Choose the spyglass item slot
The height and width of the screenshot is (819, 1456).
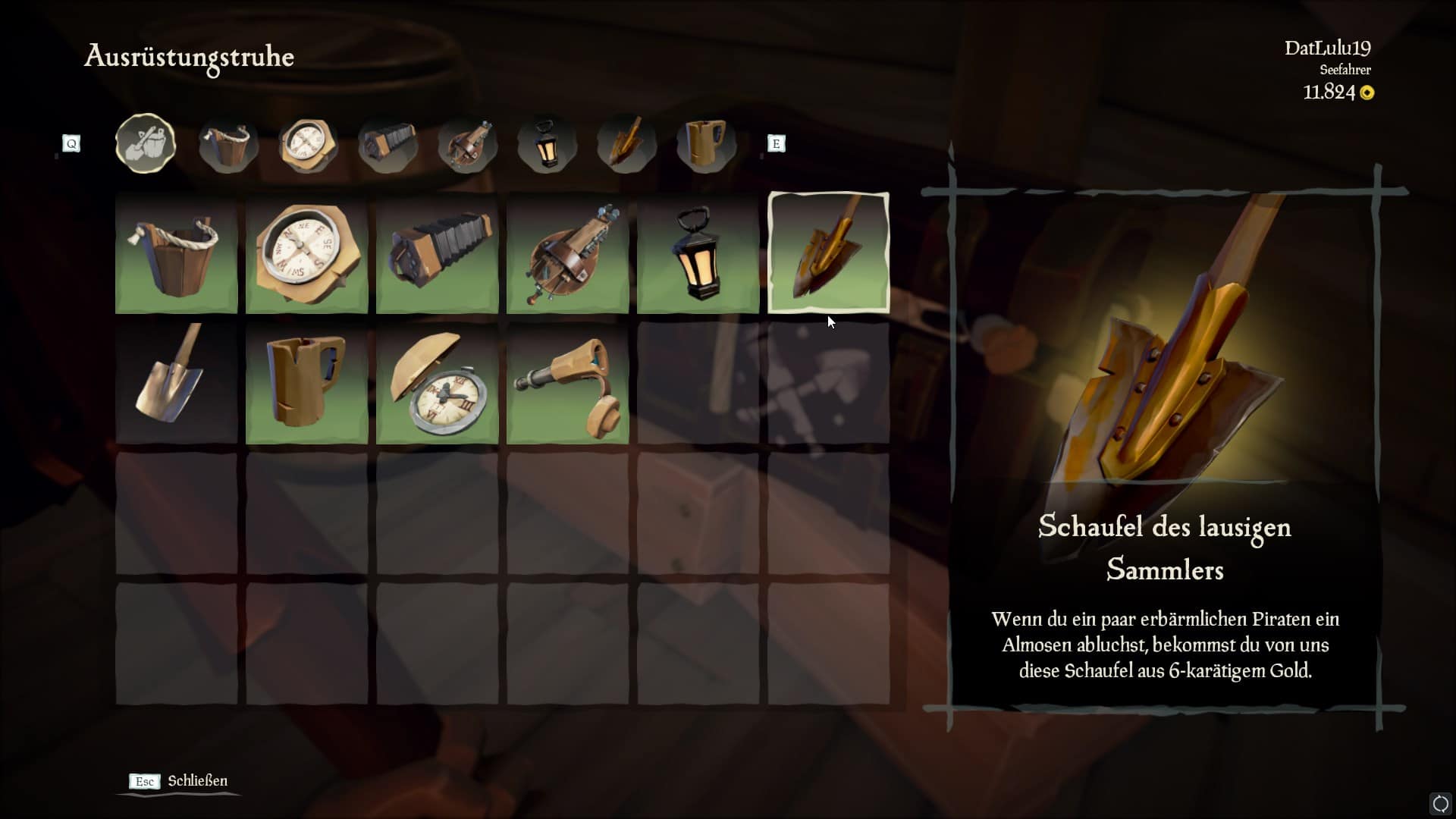567,383
